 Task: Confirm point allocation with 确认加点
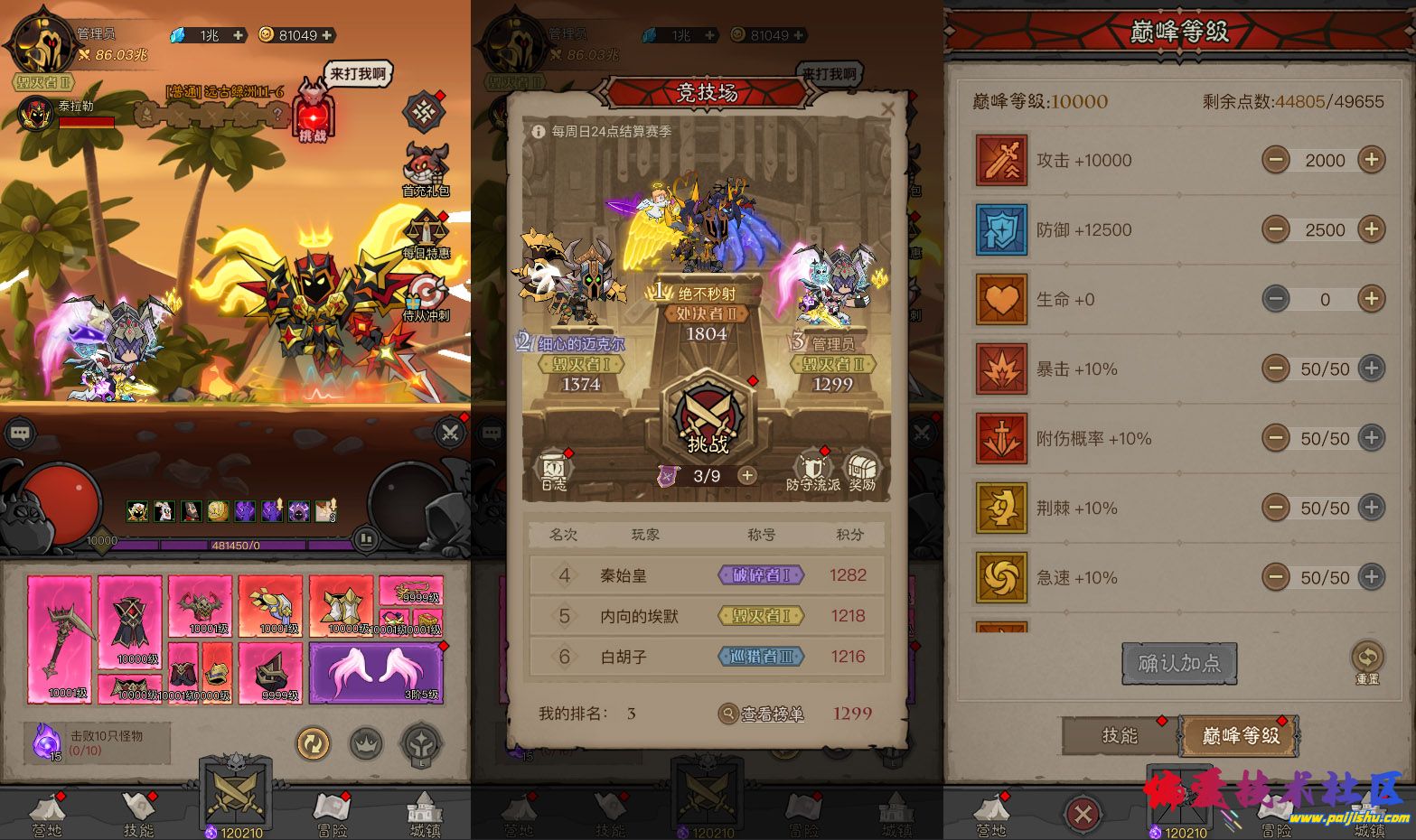(1178, 664)
